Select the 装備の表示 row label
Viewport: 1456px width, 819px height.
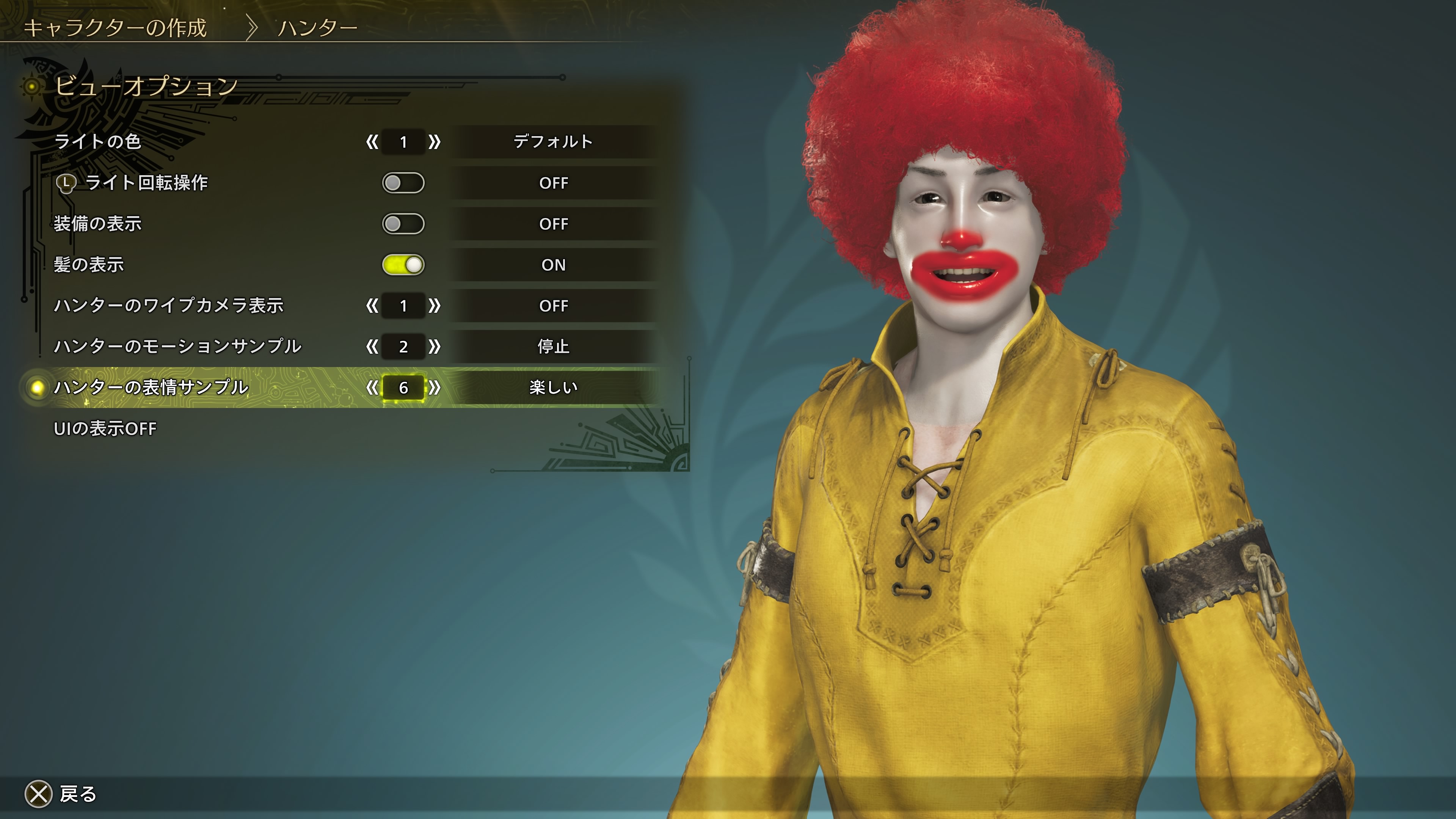(97, 224)
